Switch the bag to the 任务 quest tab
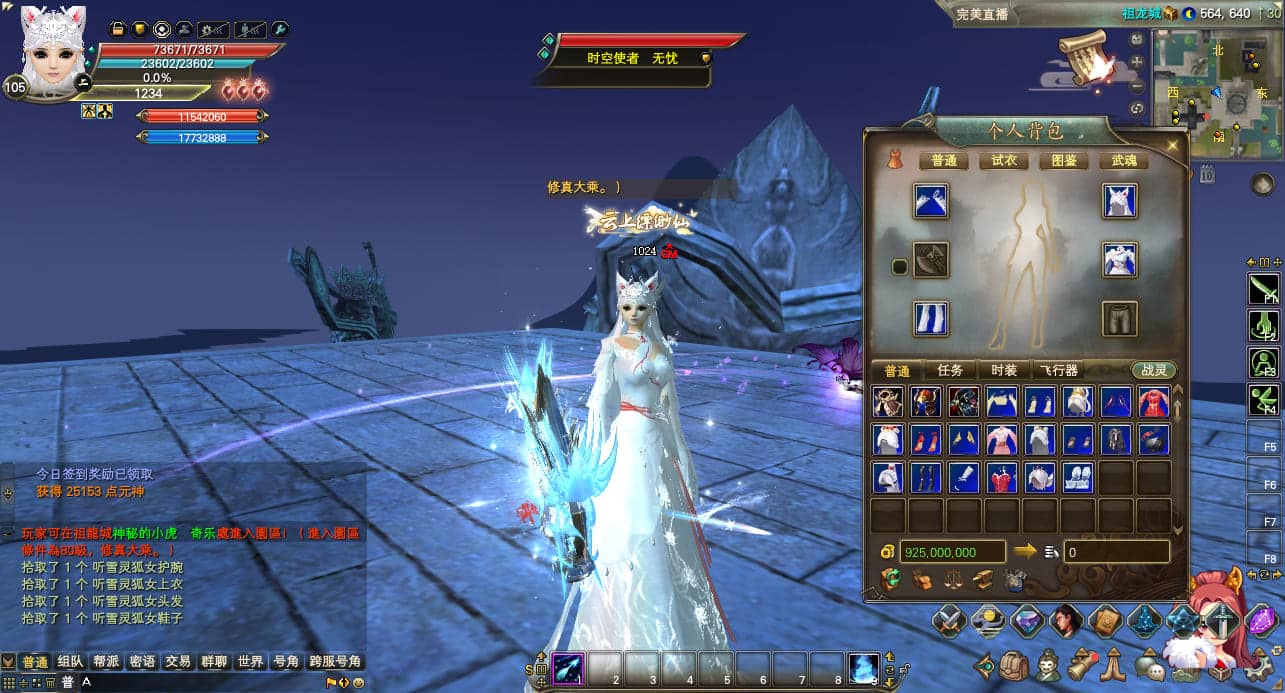 (950, 370)
